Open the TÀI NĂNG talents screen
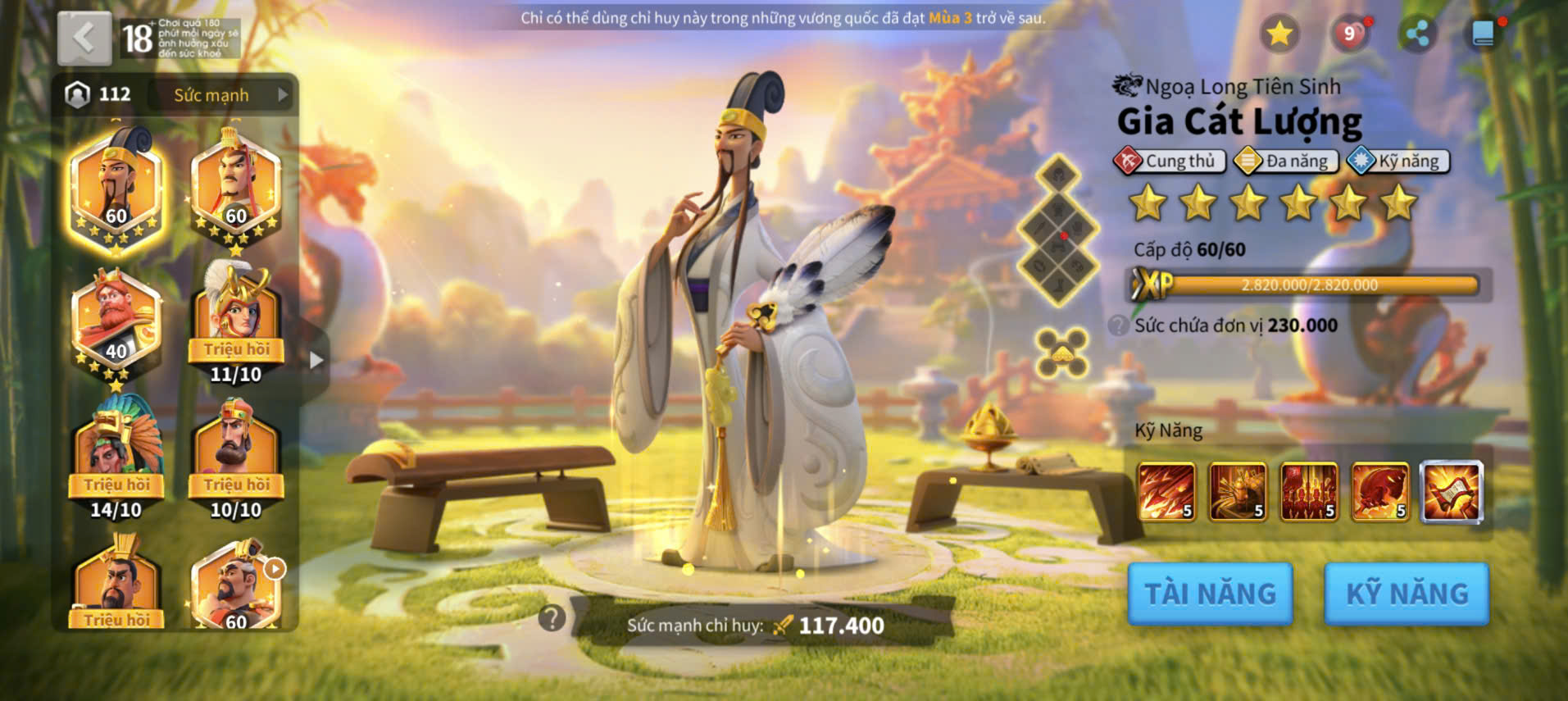Screen dimensions: 1568x701 pos(1210,594)
